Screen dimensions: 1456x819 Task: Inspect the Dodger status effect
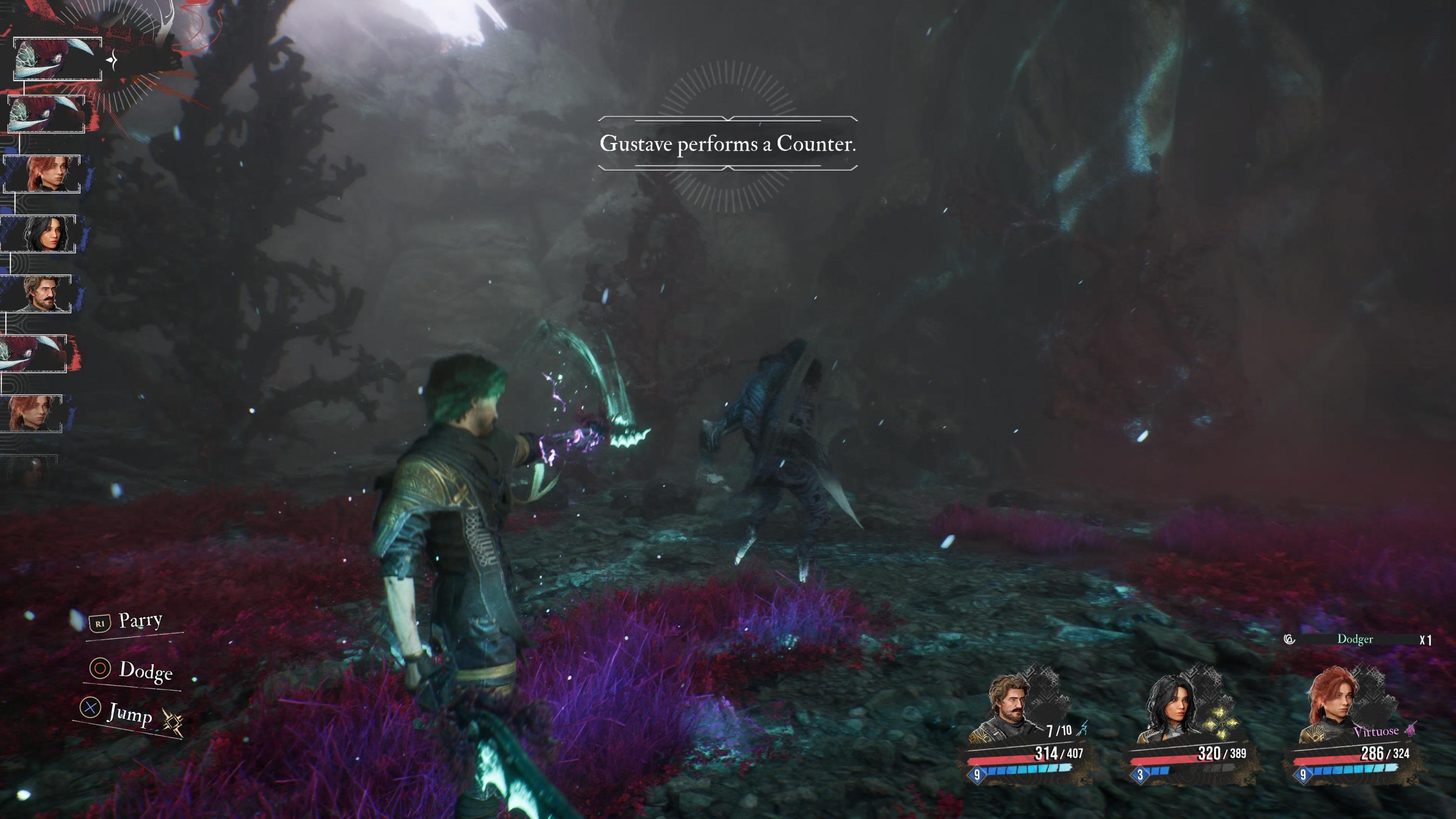click(x=1355, y=639)
